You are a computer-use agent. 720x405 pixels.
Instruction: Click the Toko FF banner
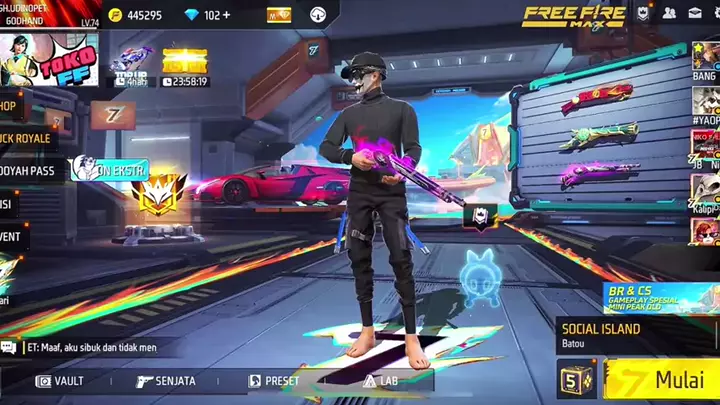[x=50, y=60]
